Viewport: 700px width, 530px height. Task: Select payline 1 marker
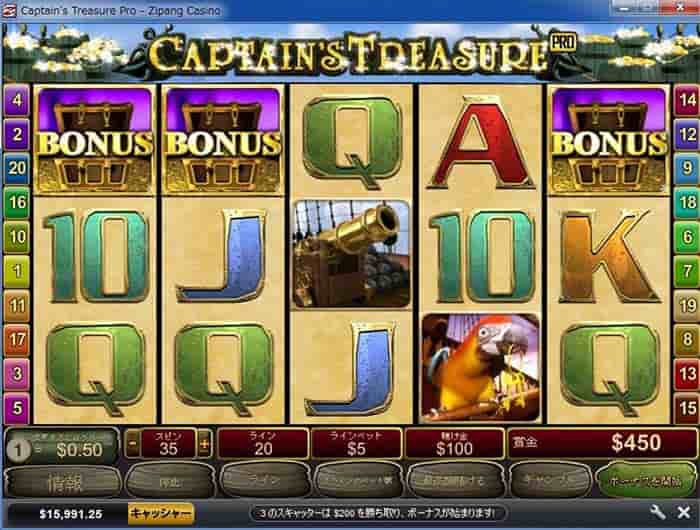[16, 270]
